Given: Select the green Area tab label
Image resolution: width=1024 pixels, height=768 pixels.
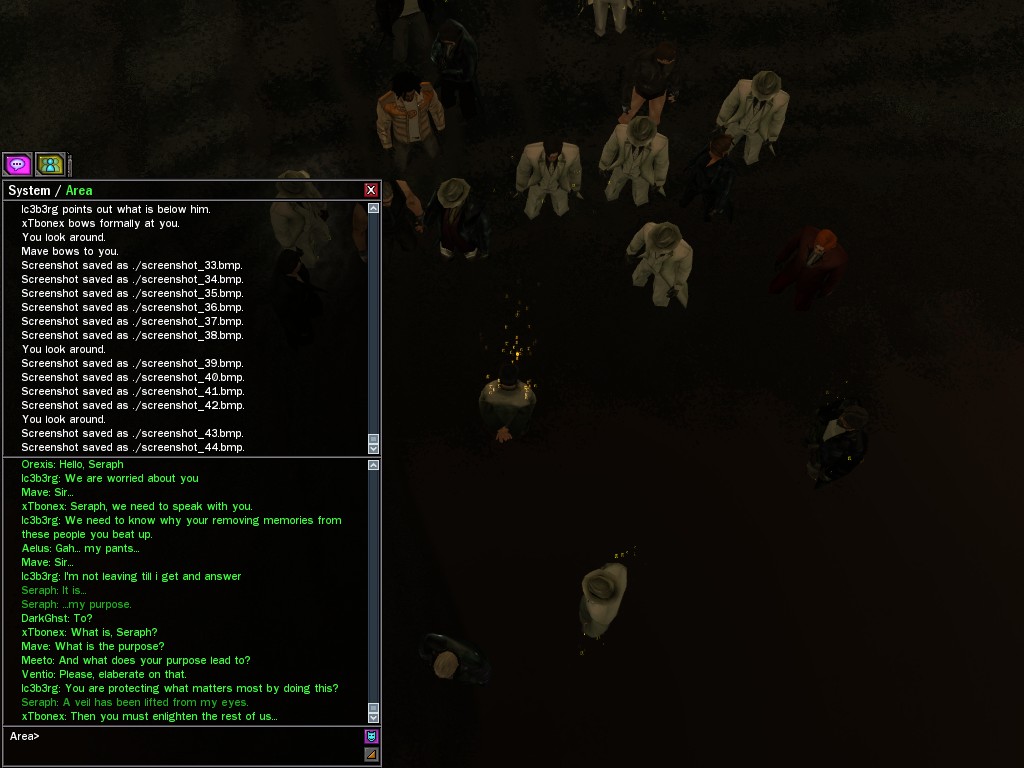Looking at the screenshot, I should pyautogui.click(x=79, y=190).
